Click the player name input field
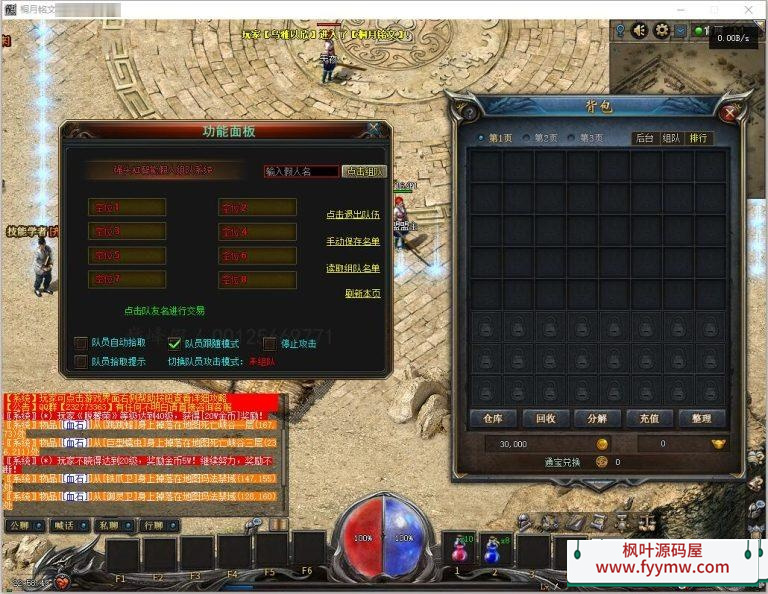The width and height of the screenshot is (768, 594). pyautogui.click(x=300, y=171)
